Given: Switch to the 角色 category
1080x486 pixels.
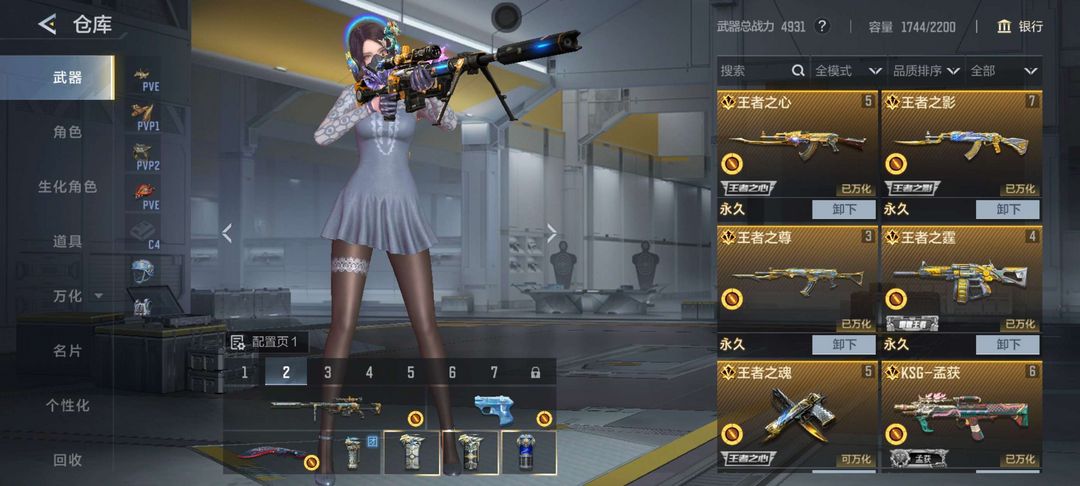Looking at the screenshot, I should click(x=67, y=132).
